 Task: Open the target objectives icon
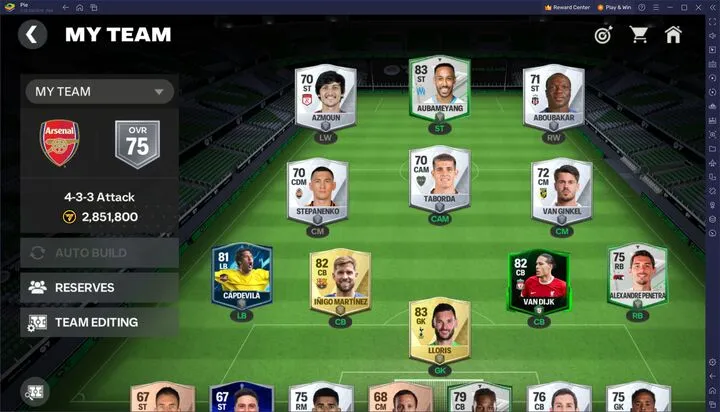pyautogui.click(x=603, y=35)
